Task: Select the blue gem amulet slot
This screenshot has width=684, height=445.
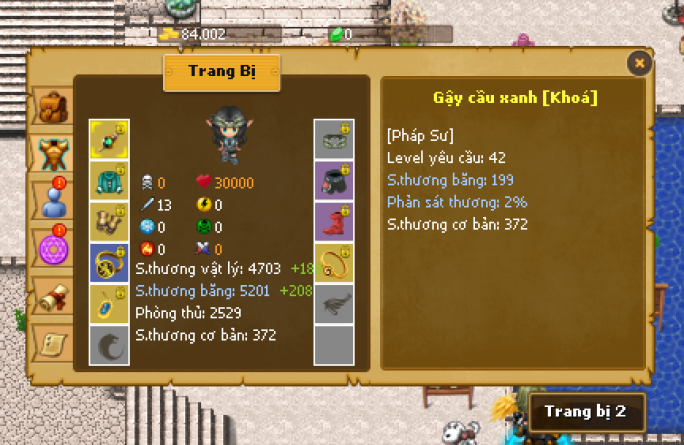Action: coord(108,304)
